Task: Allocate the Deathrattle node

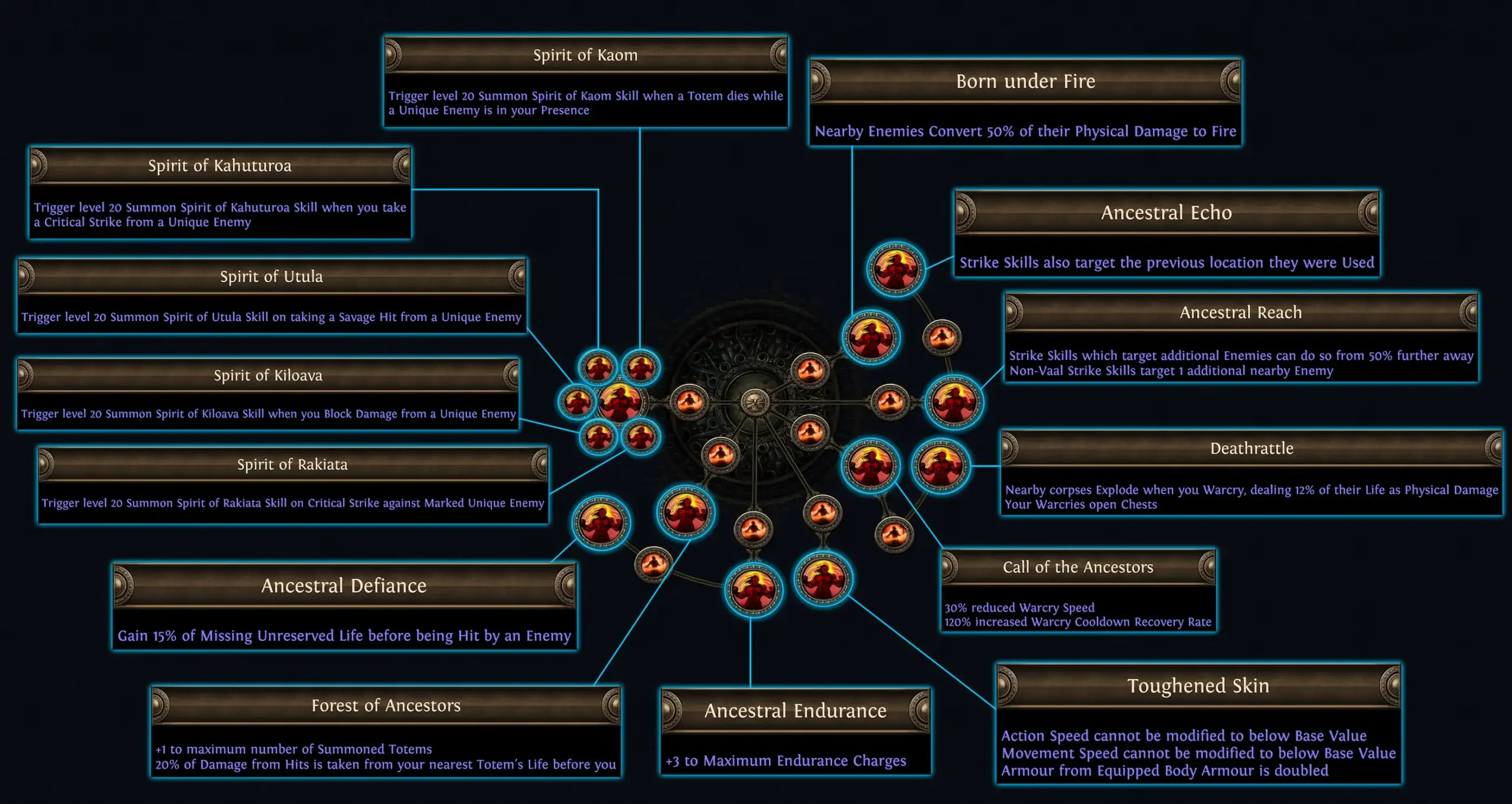Action: click(941, 462)
